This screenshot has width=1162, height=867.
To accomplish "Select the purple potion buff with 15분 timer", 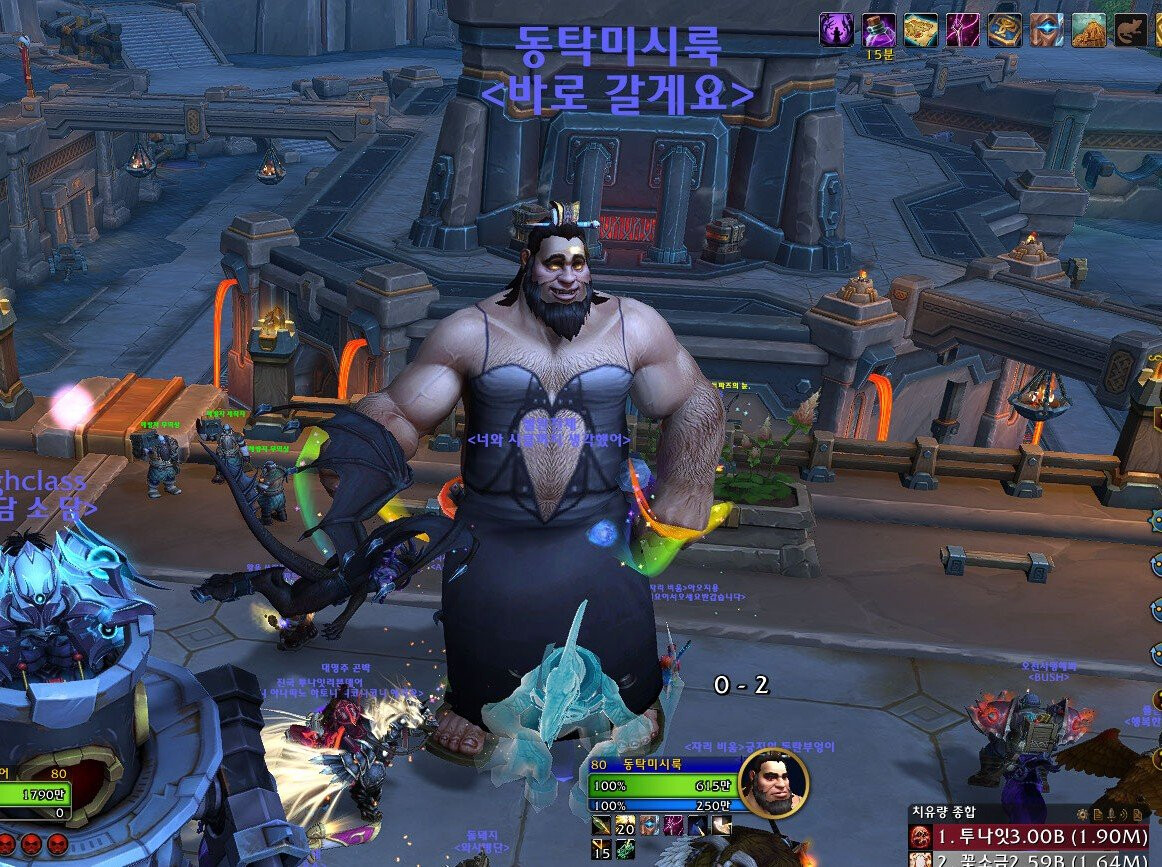I will click(x=879, y=30).
